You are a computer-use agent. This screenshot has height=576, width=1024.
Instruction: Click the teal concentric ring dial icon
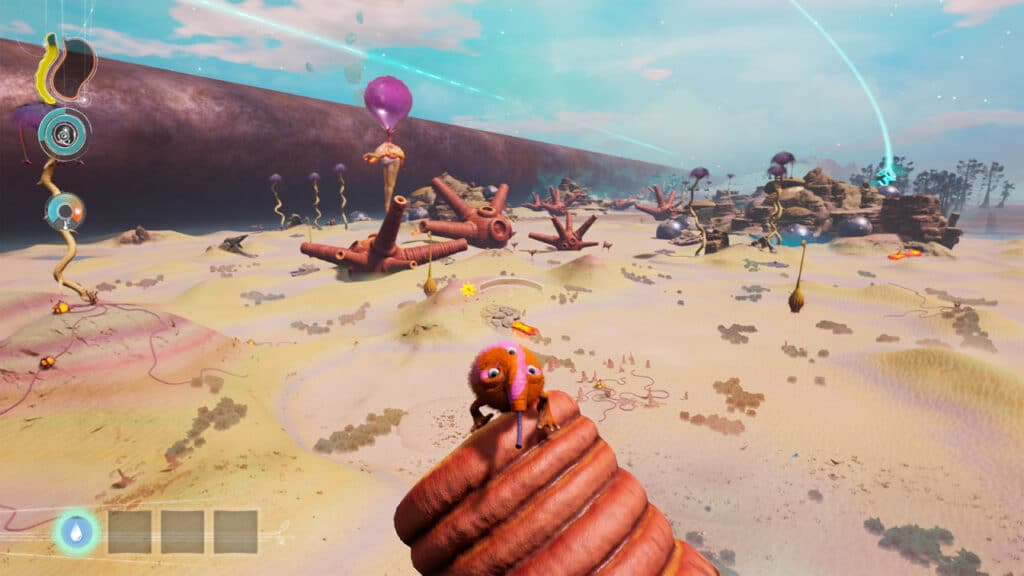pos(65,133)
